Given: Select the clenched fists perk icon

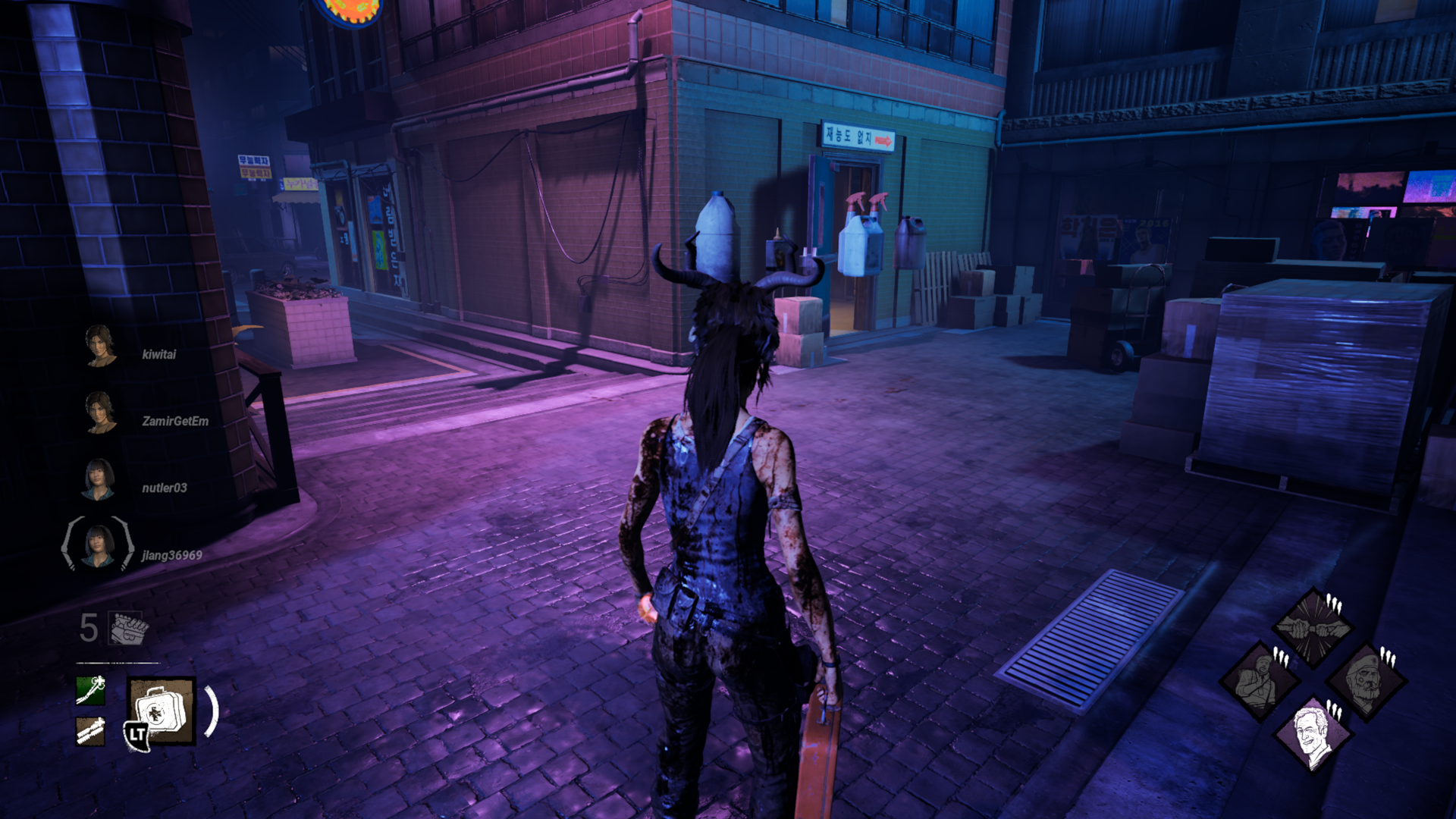Looking at the screenshot, I should (1313, 626).
